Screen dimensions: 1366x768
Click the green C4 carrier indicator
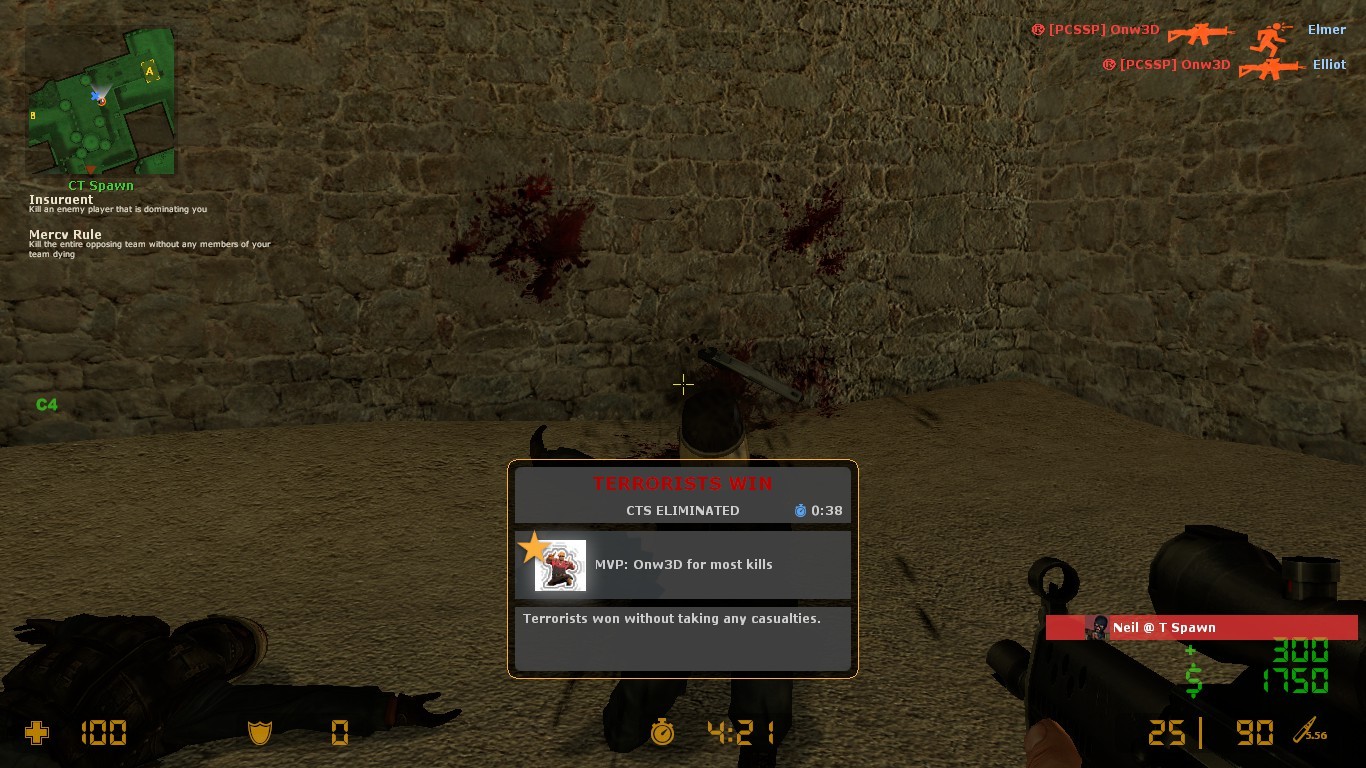click(x=47, y=405)
